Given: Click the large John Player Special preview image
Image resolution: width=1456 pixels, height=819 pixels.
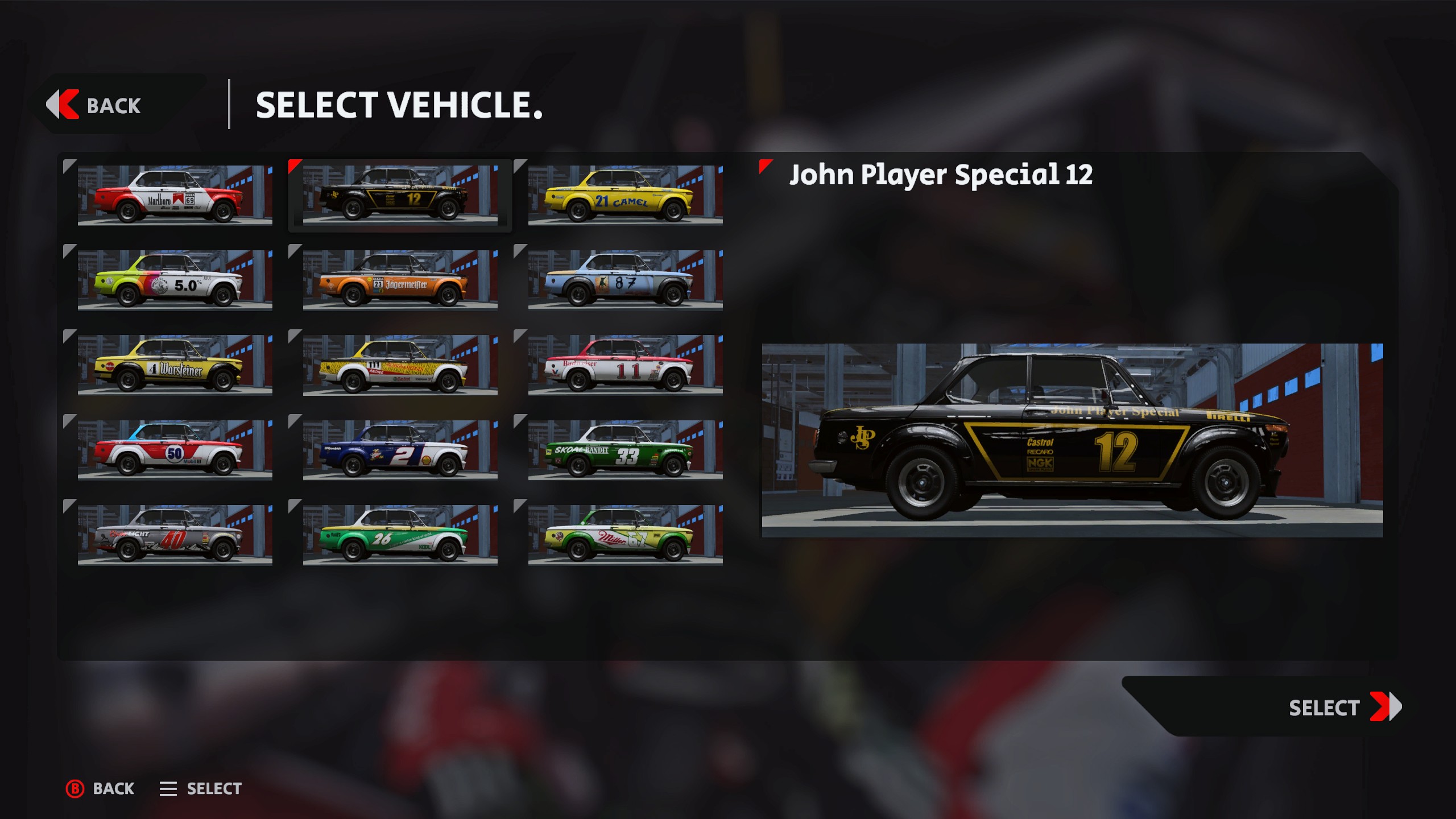Looking at the screenshot, I should pyautogui.click(x=1072, y=440).
